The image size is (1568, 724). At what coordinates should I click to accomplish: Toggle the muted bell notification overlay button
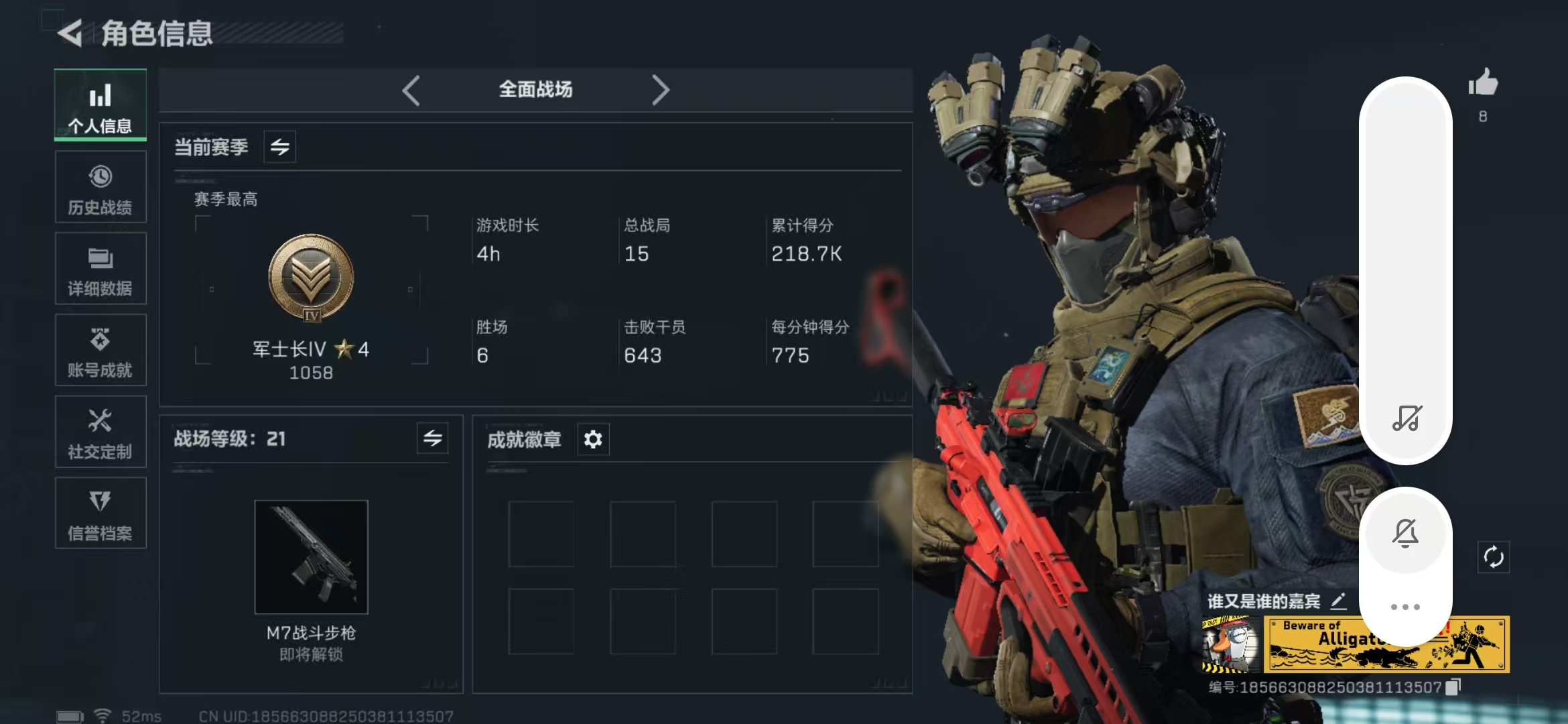[x=1405, y=533]
